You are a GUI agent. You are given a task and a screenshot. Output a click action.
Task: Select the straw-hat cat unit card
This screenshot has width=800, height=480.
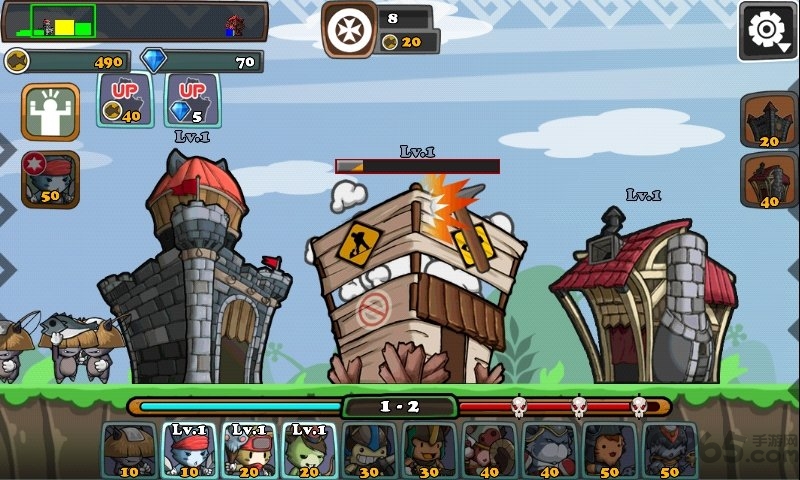(x=130, y=449)
